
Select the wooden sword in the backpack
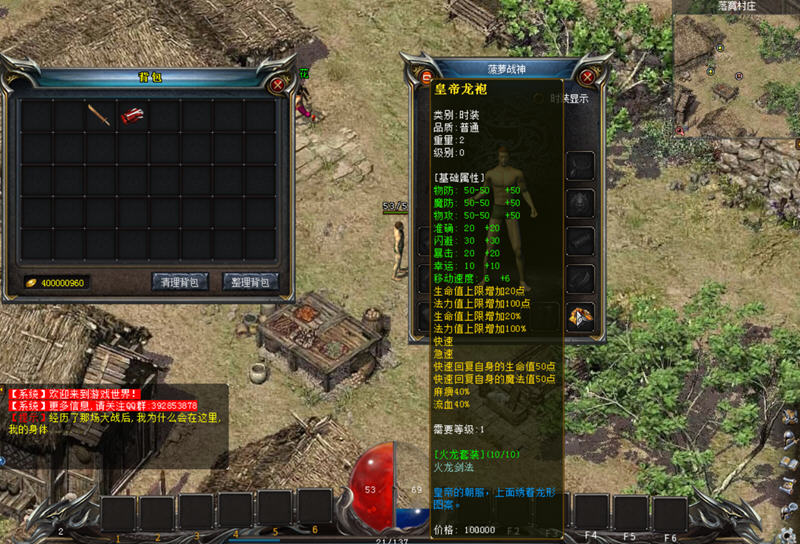pos(98,115)
